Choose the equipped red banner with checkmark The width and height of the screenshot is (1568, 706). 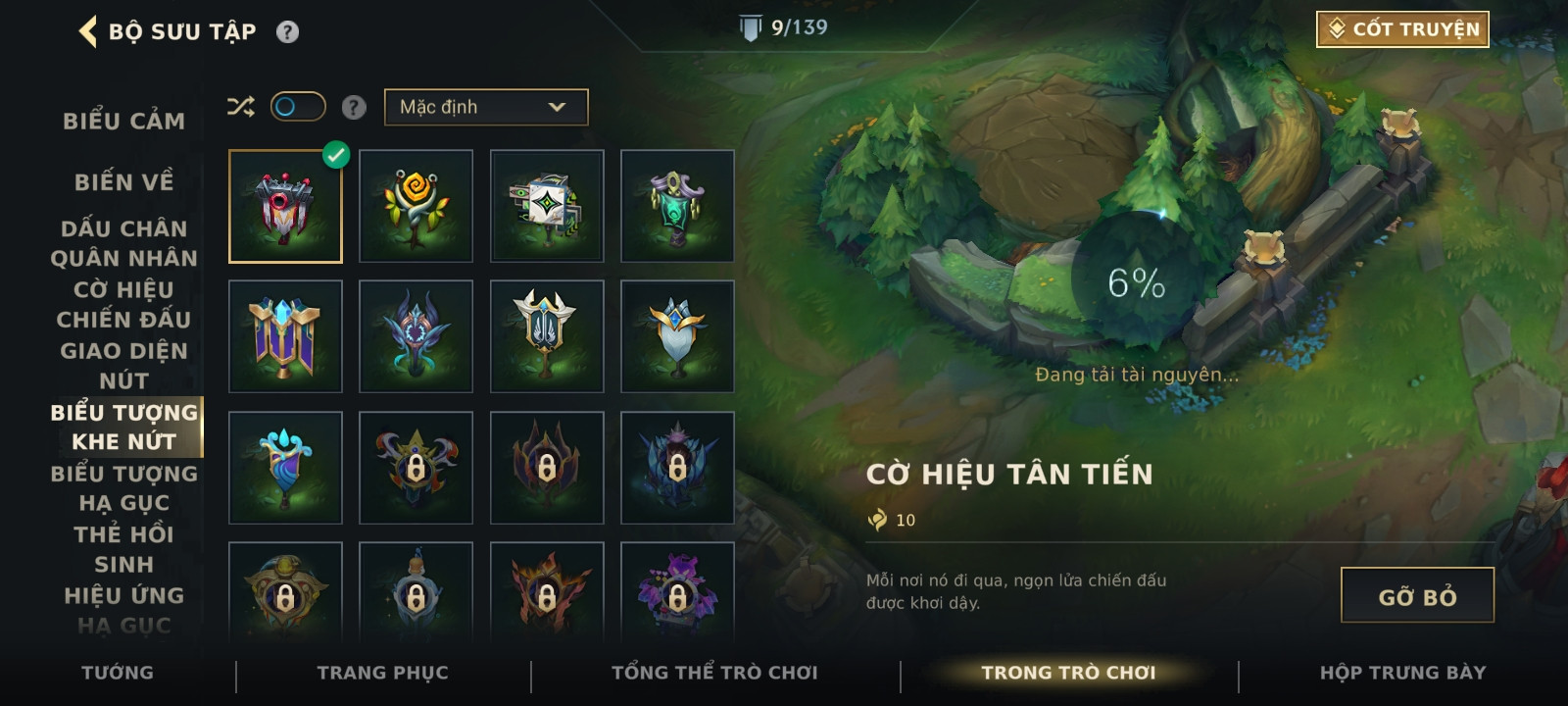pos(285,206)
